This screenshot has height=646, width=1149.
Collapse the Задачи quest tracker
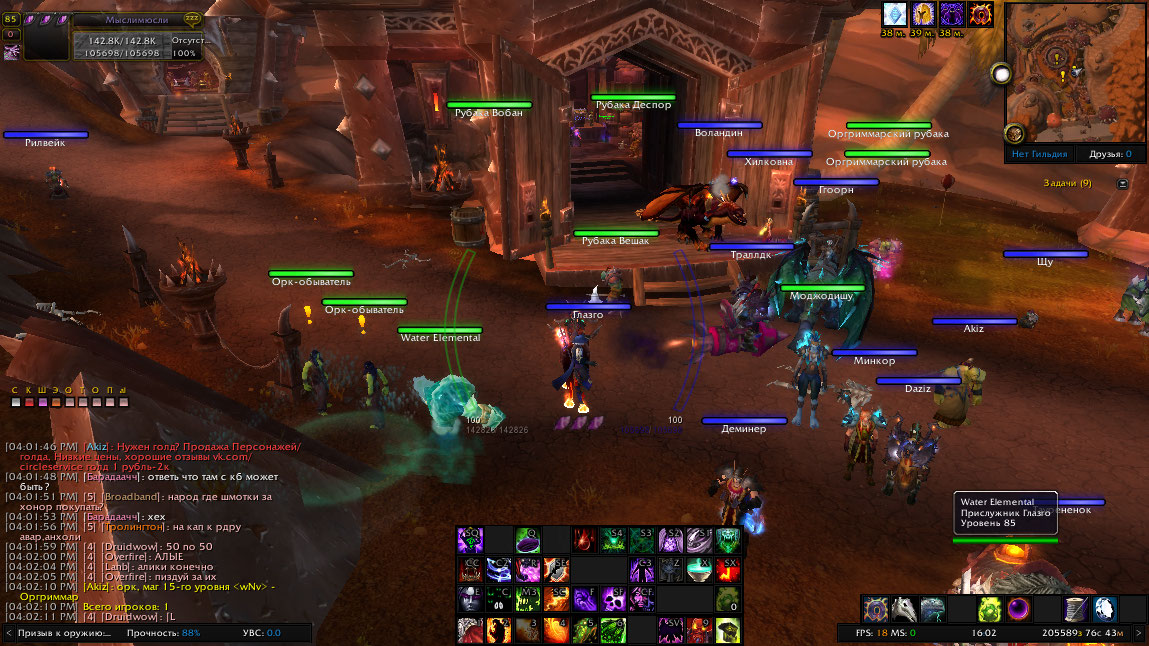[x=1122, y=184]
